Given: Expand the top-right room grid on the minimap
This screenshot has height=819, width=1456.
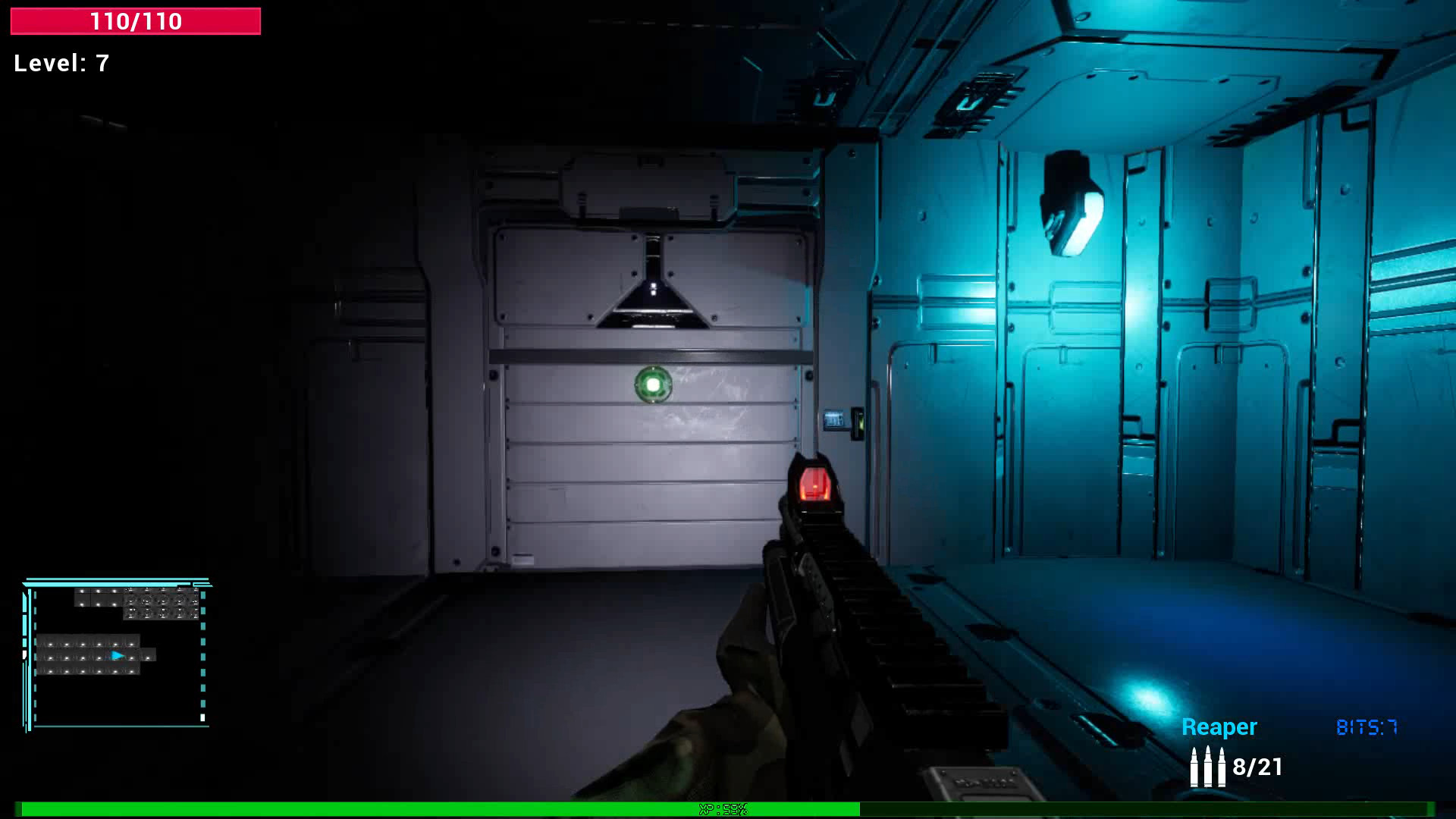Looking at the screenshot, I should click(x=161, y=603).
